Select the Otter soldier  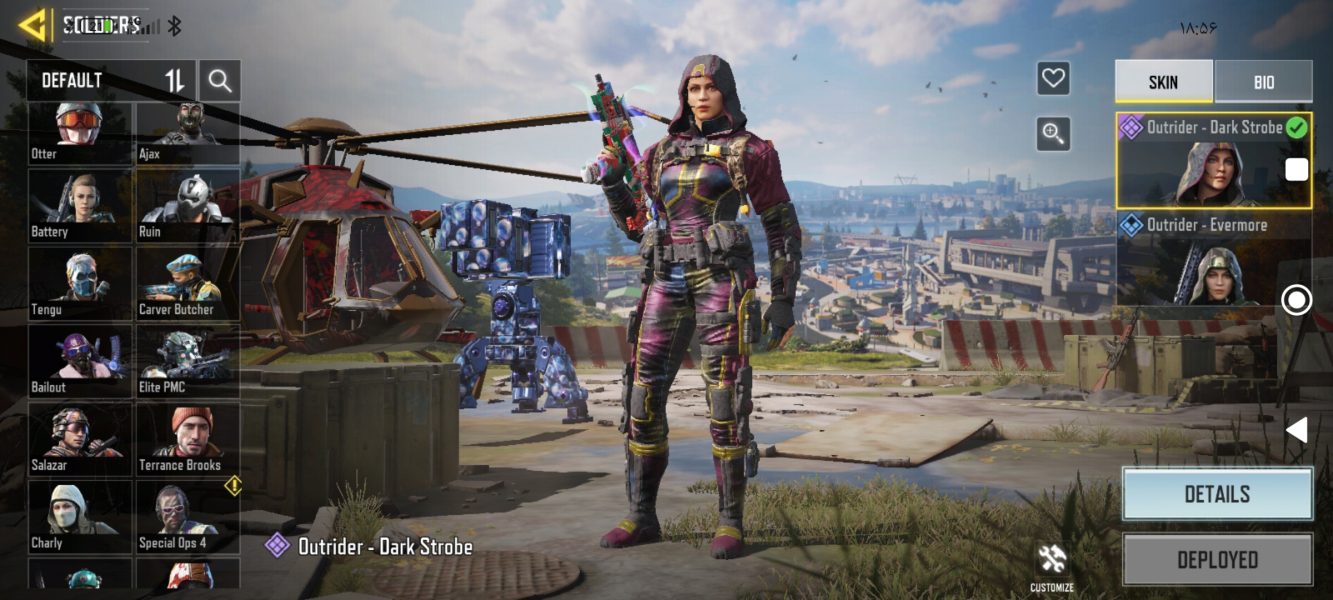coord(79,132)
